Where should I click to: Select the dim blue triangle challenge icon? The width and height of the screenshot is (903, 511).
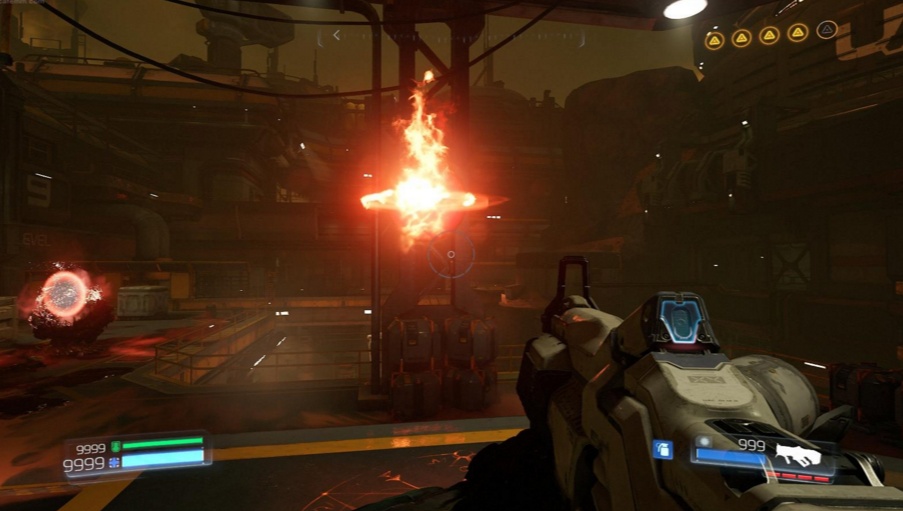click(x=826, y=30)
